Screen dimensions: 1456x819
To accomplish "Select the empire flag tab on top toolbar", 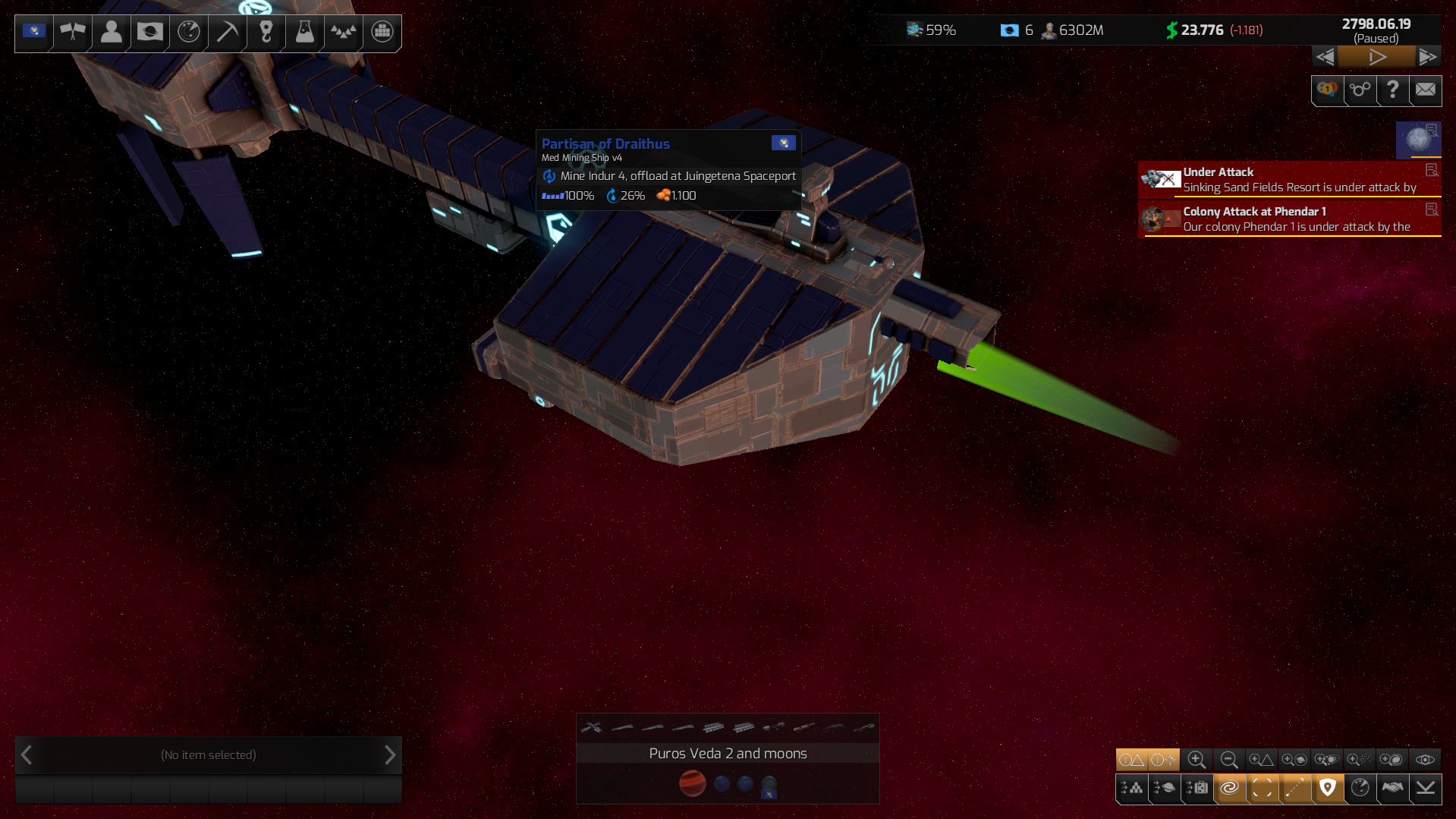I will [33, 33].
